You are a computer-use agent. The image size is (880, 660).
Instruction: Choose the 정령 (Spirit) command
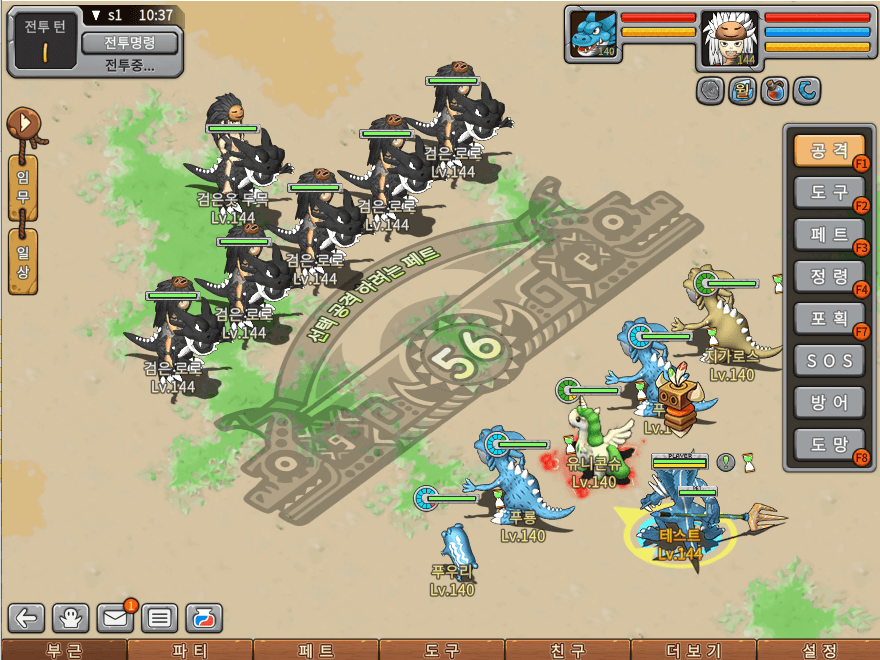[829, 275]
